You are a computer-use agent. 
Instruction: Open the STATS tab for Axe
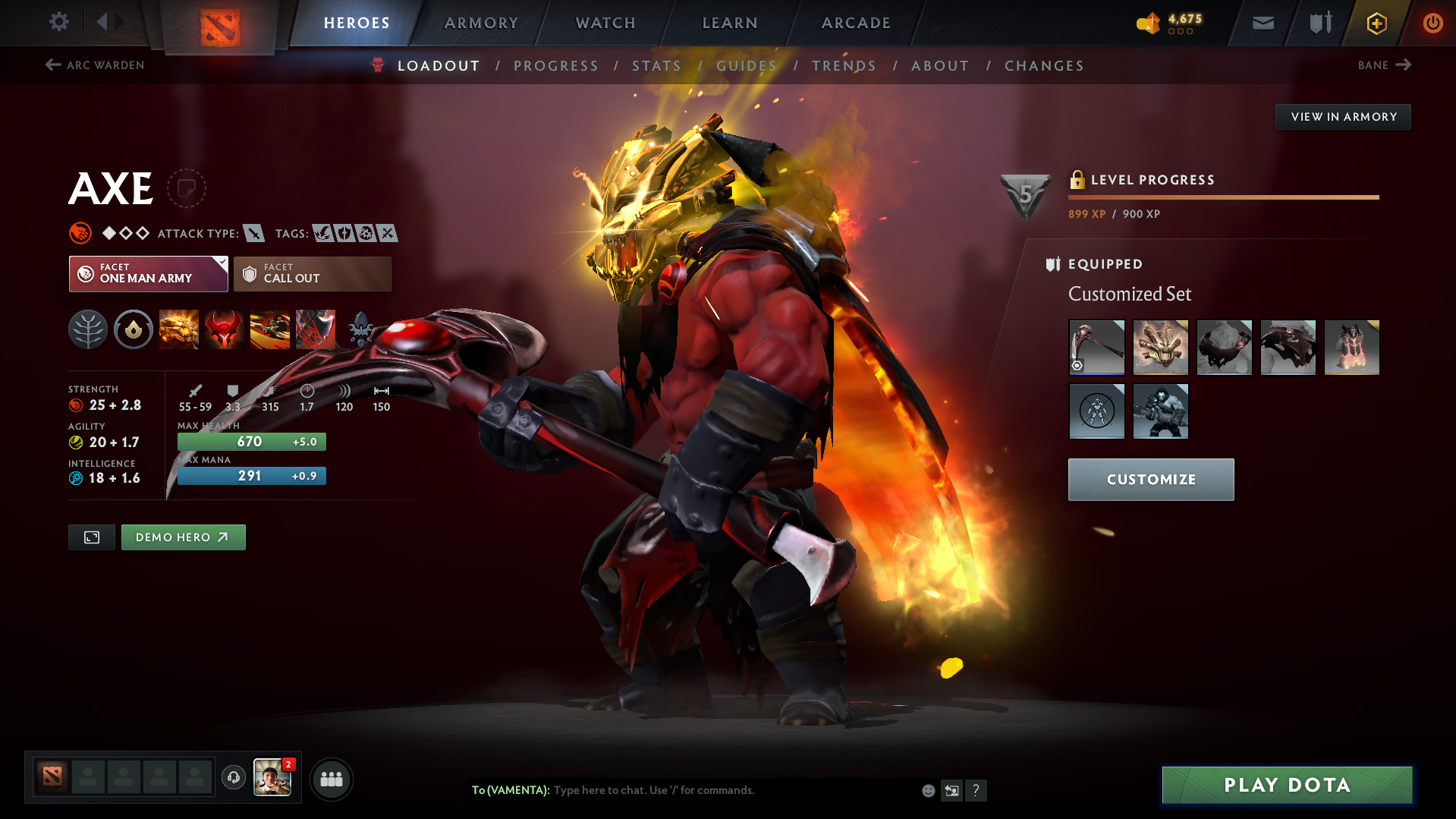coord(656,65)
